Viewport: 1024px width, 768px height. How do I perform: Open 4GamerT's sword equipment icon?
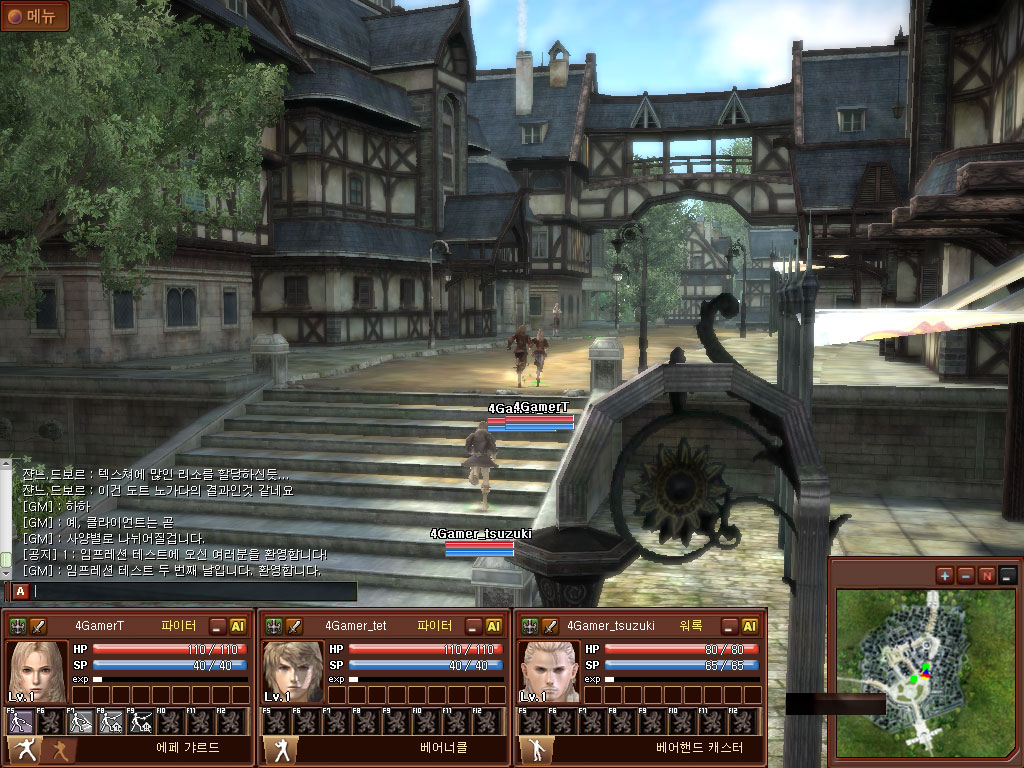pos(39,626)
